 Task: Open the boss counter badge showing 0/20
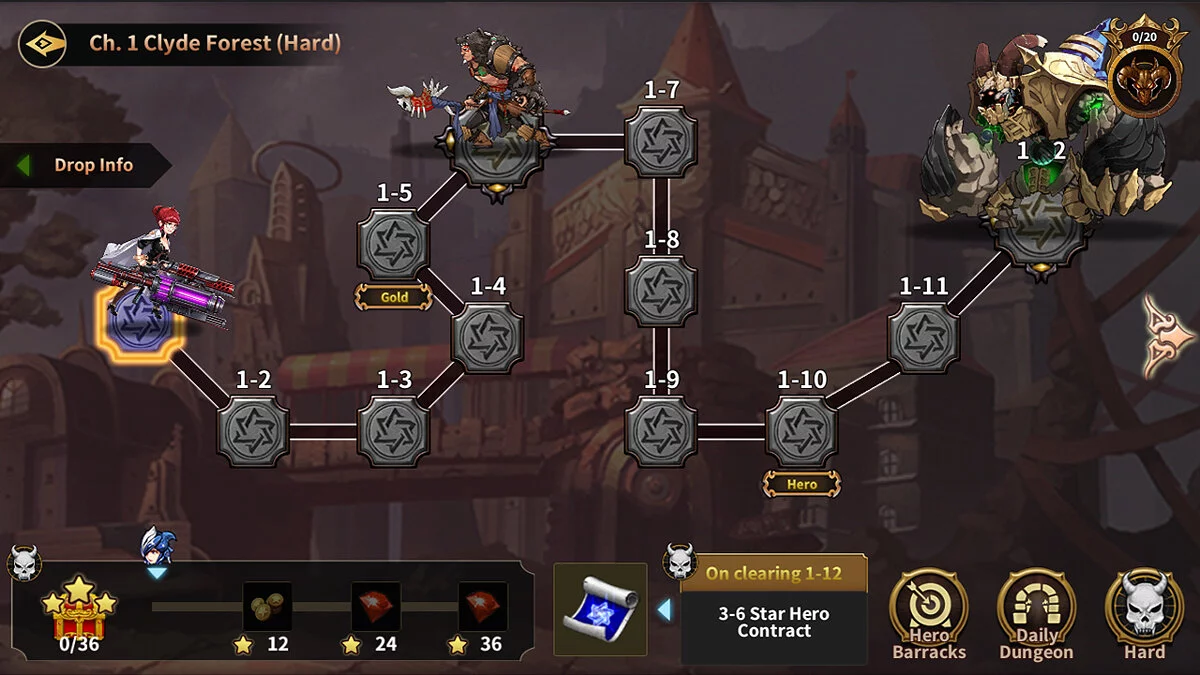pos(1143,67)
